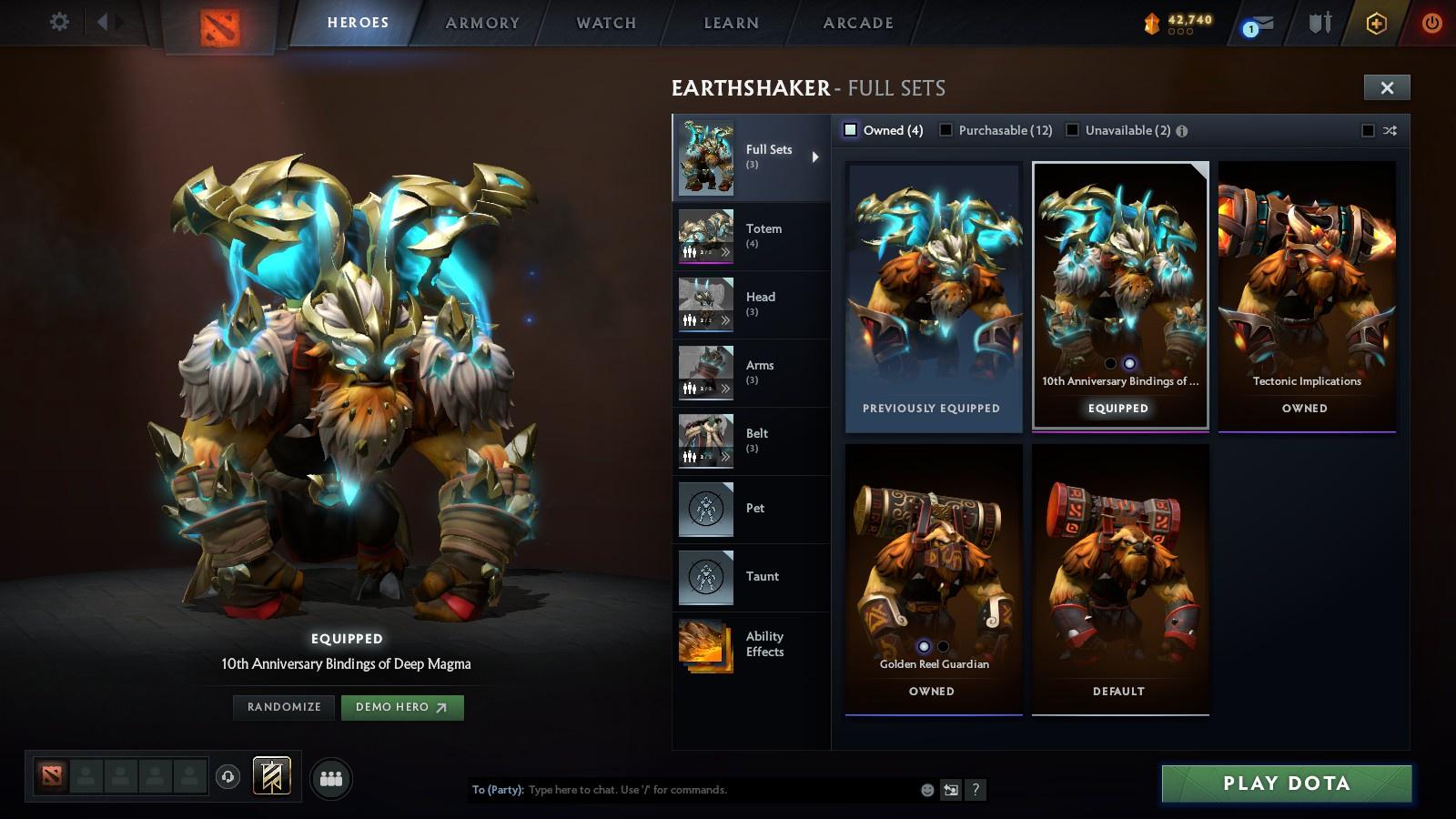Enable the Purchasable (12) filter
The width and height of the screenshot is (1456, 819).
click(x=948, y=130)
